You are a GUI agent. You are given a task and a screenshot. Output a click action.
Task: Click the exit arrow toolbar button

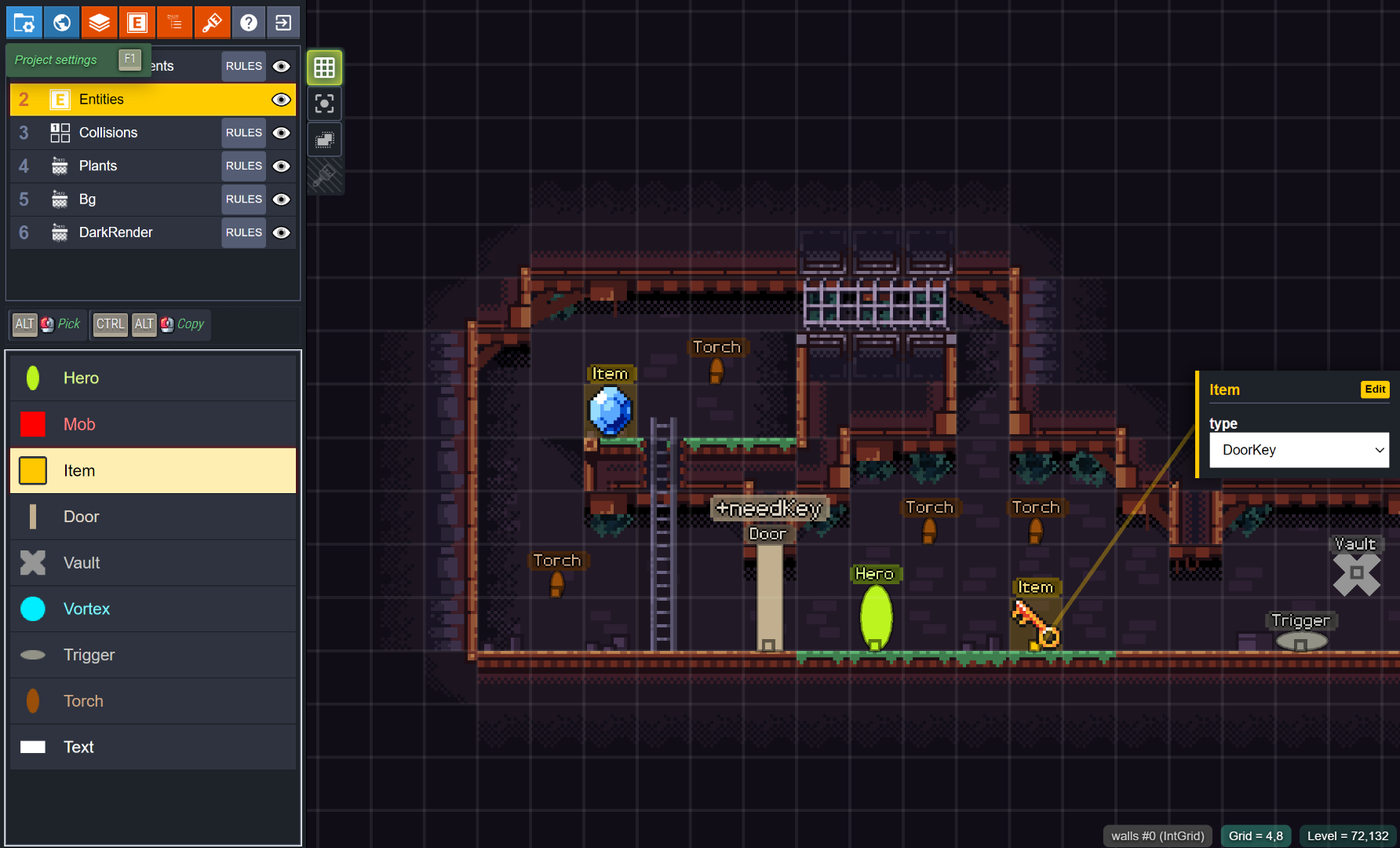pos(283,23)
